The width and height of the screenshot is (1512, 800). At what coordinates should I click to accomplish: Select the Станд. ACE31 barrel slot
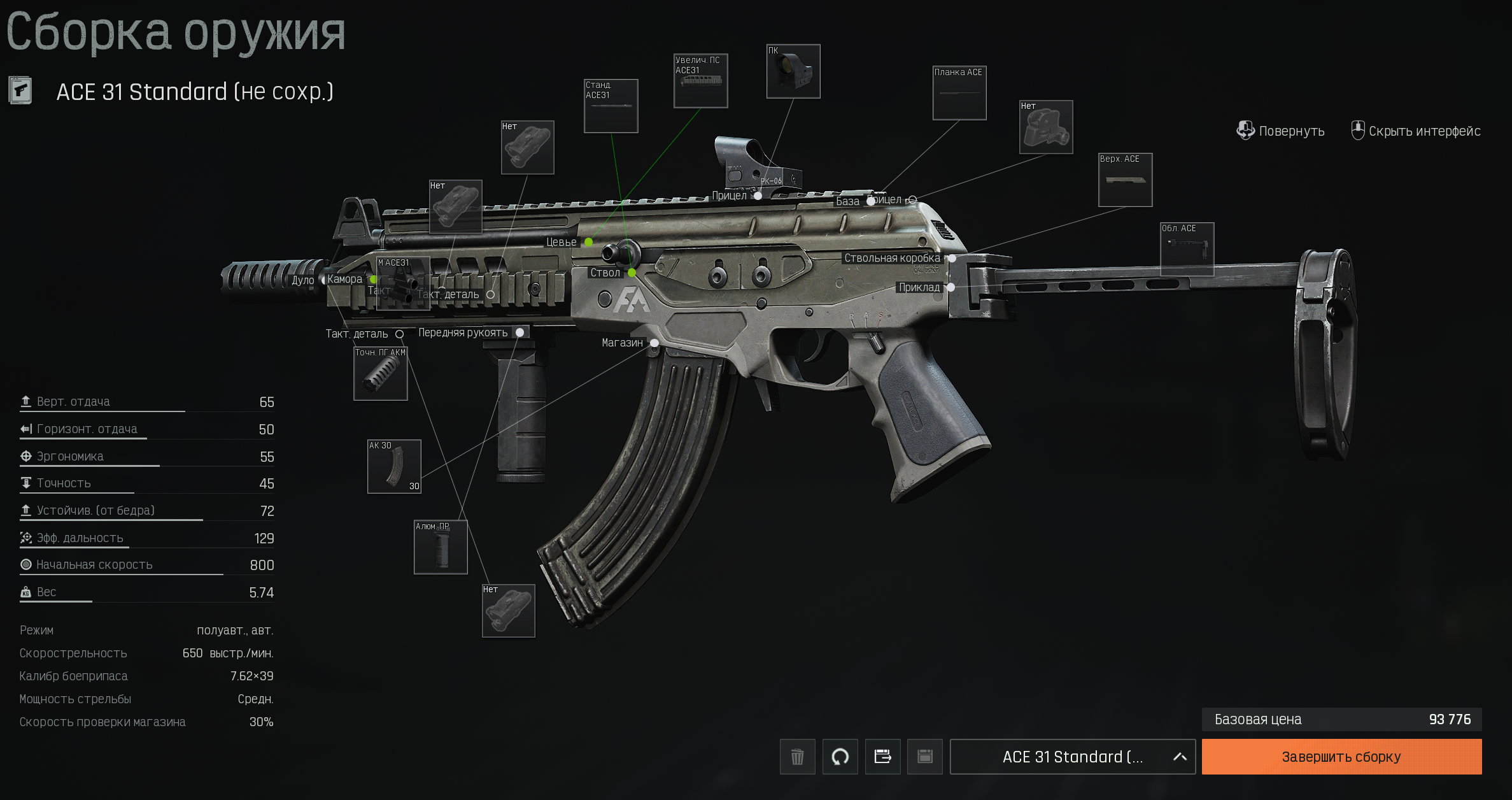pos(611,106)
